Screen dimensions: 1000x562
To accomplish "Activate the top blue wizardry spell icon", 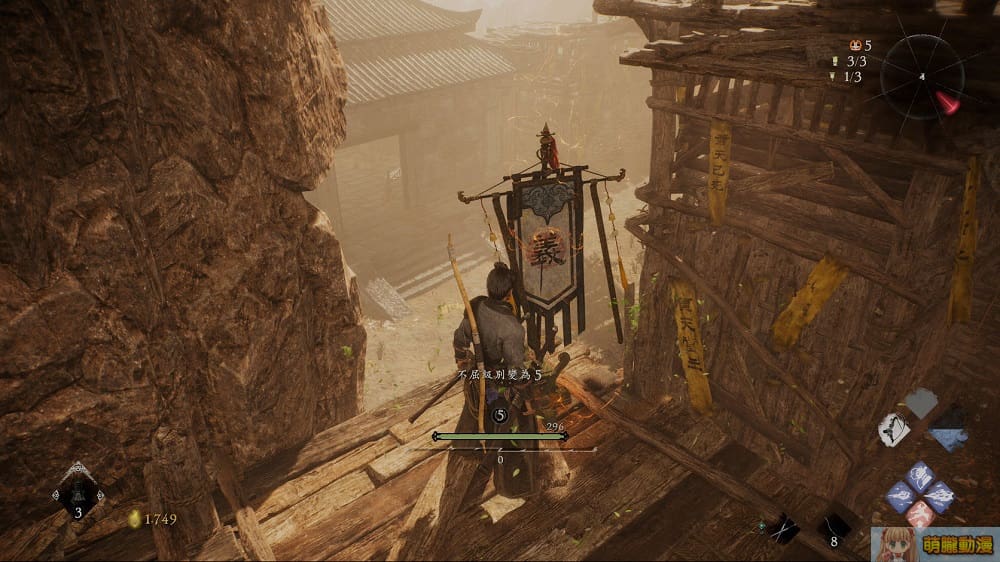I will 919,475.
